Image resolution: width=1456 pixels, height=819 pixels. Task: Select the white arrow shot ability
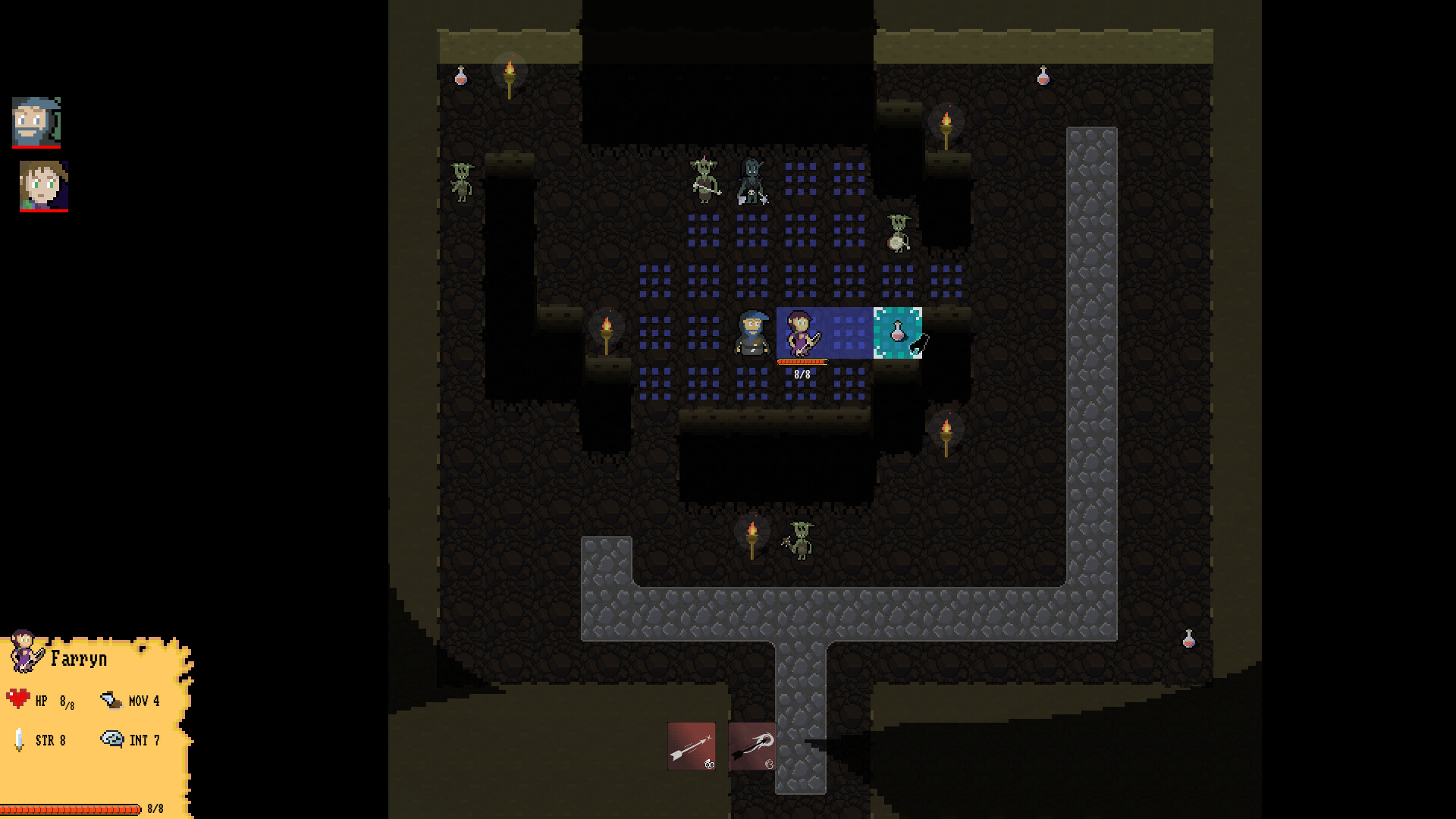tap(691, 747)
